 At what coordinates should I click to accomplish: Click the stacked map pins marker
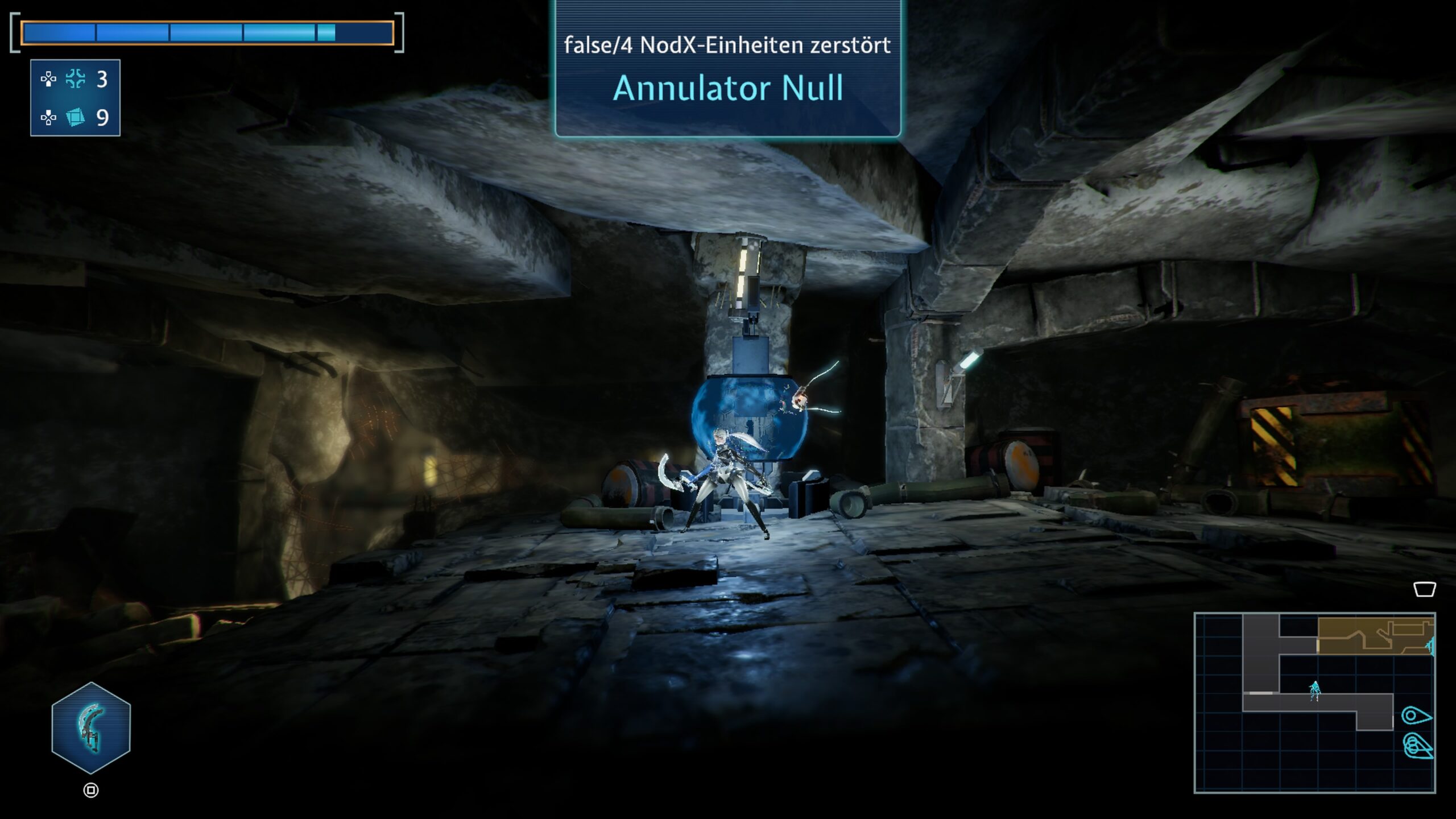[1417, 746]
